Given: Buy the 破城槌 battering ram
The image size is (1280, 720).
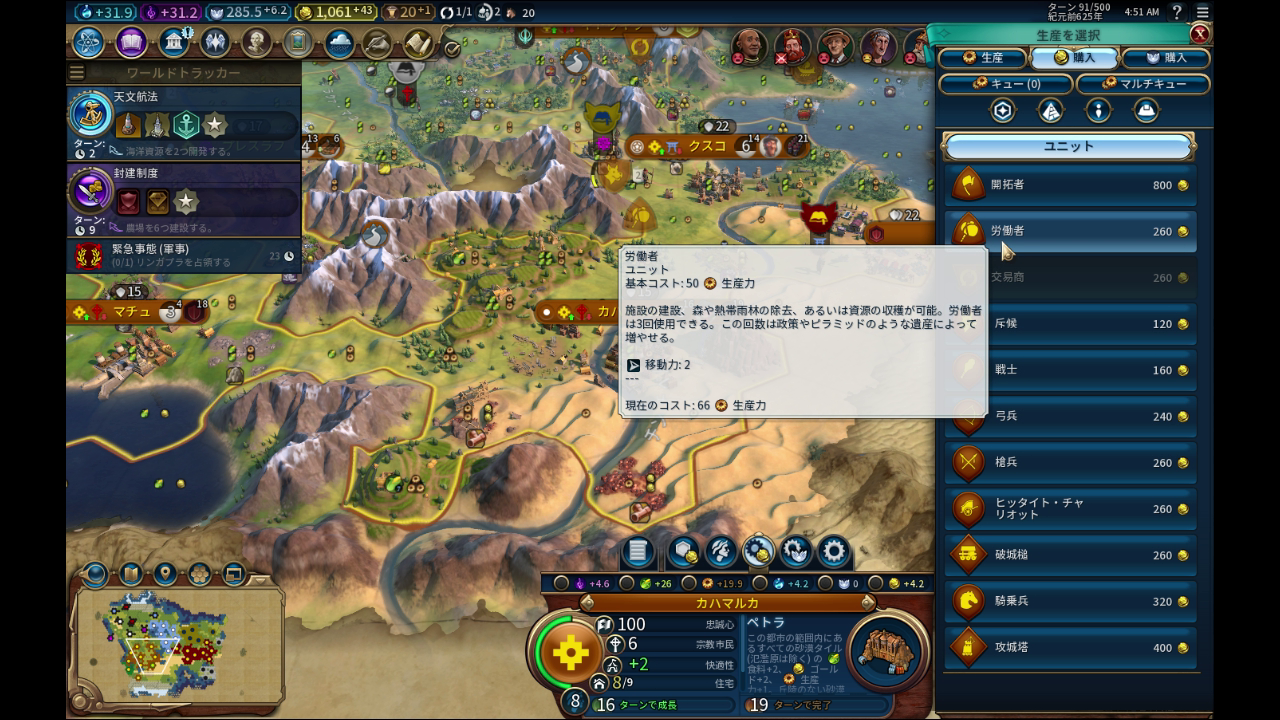Looking at the screenshot, I should (x=1070, y=555).
